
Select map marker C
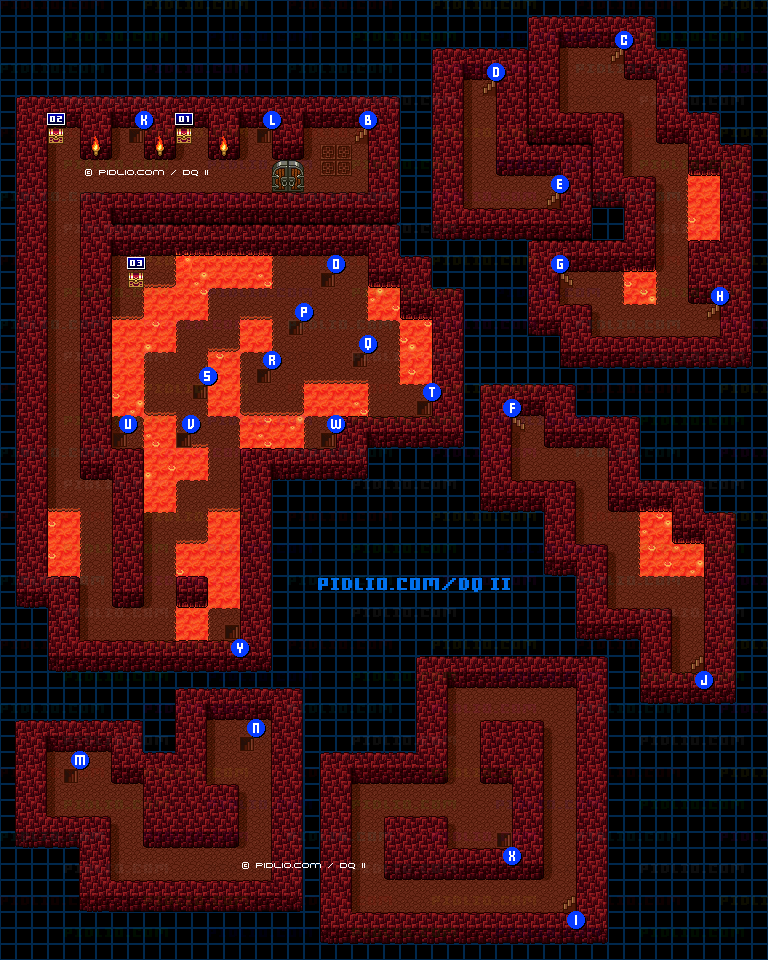coord(624,41)
